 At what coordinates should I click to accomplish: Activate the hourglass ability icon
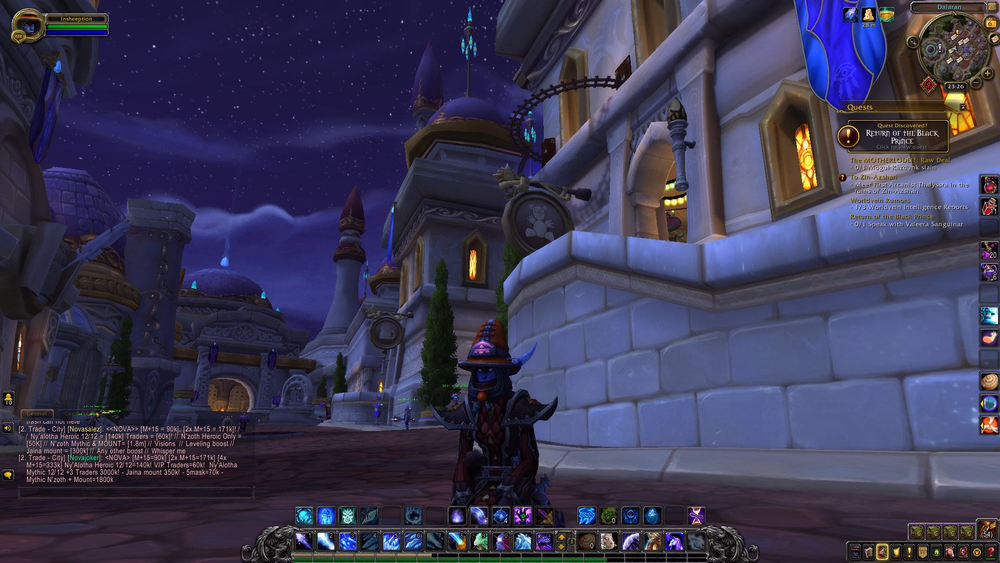696,516
